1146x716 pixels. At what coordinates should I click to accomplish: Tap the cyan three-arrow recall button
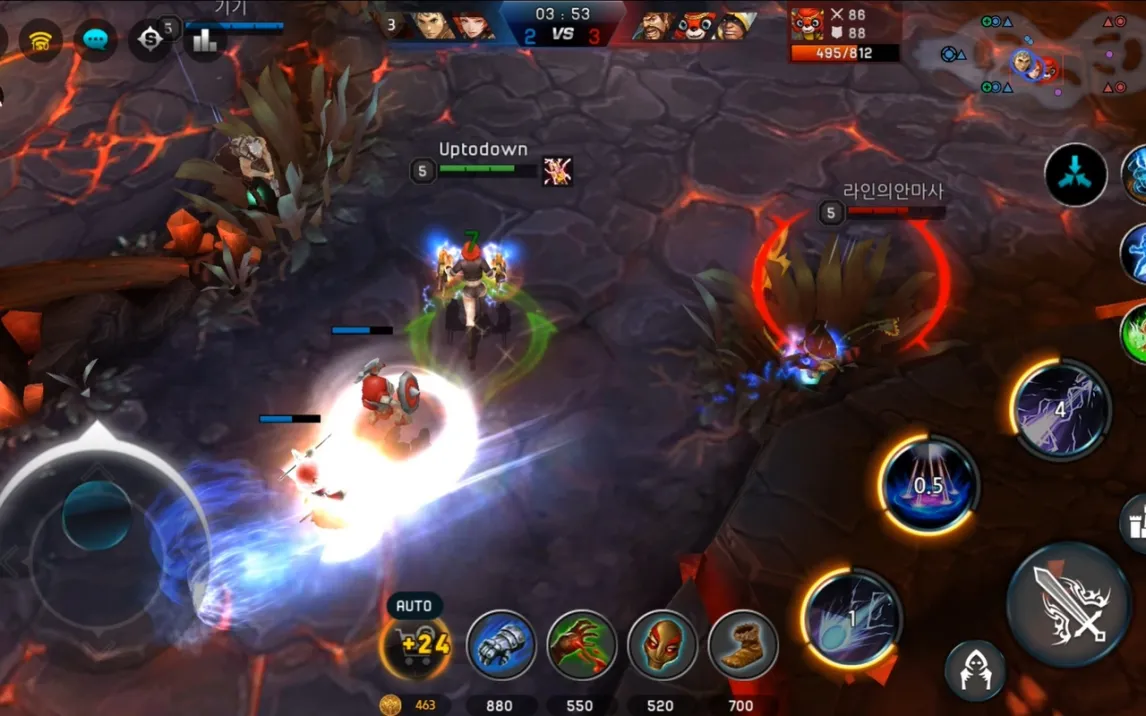point(1076,175)
